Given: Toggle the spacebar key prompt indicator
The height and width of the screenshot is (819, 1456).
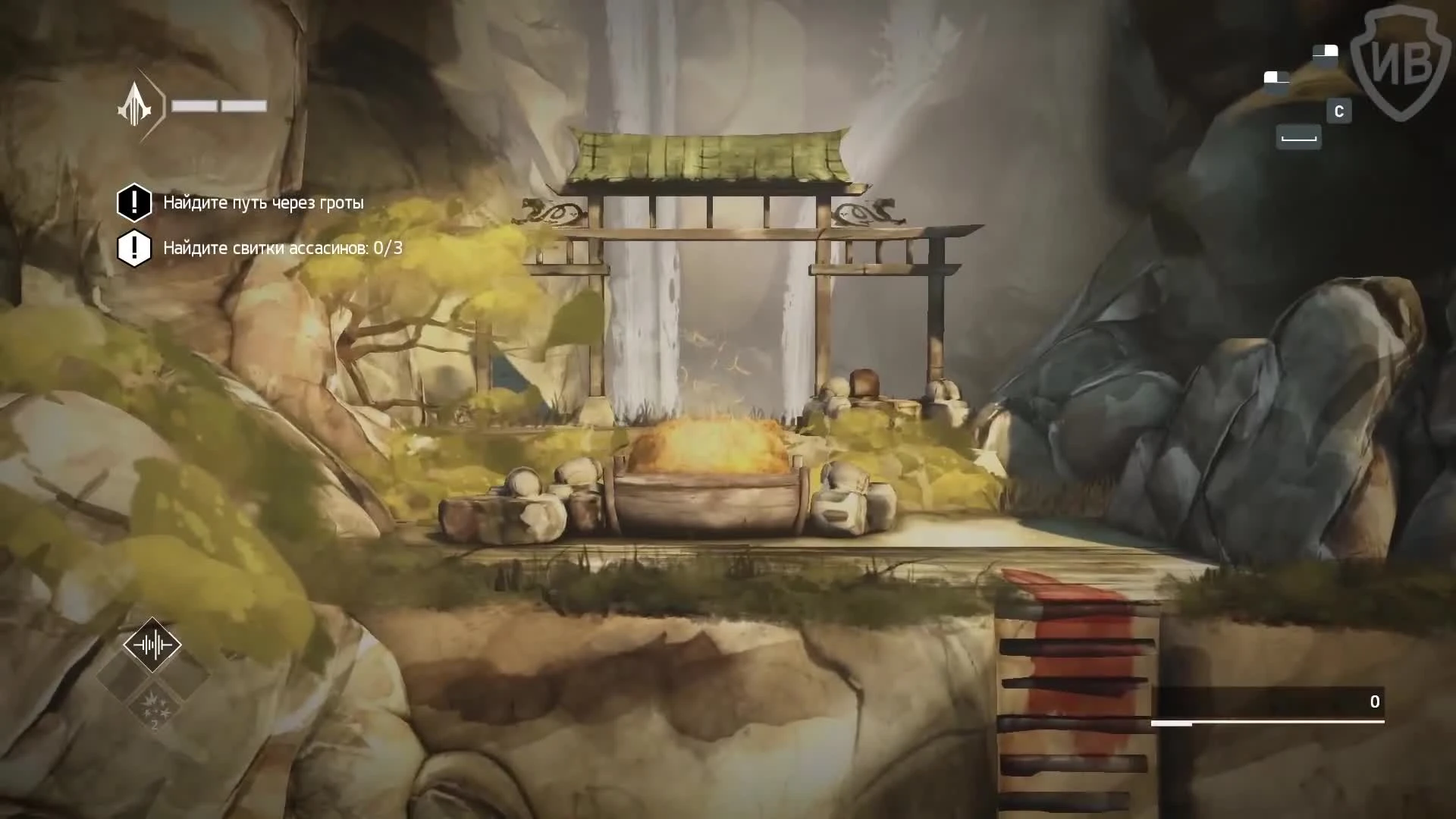Looking at the screenshot, I should tap(1299, 137).
